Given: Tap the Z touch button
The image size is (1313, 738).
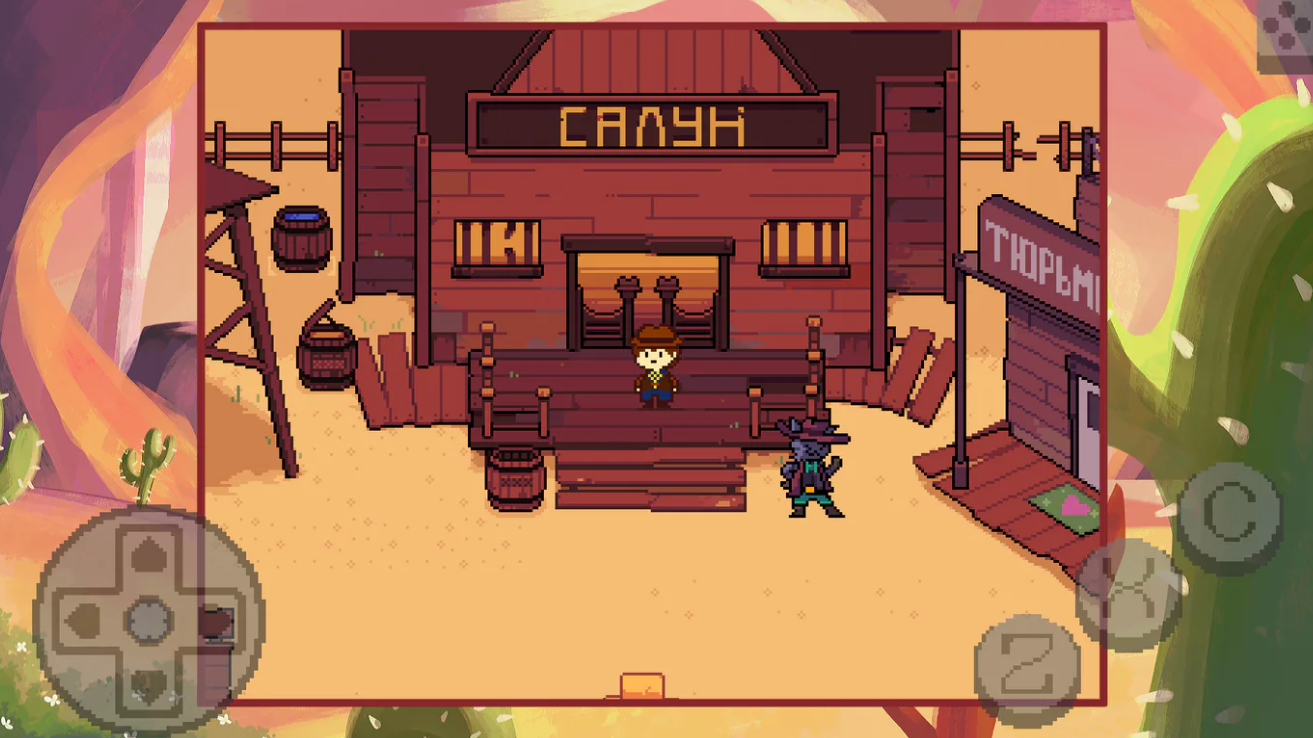Looking at the screenshot, I should (1026, 665).
